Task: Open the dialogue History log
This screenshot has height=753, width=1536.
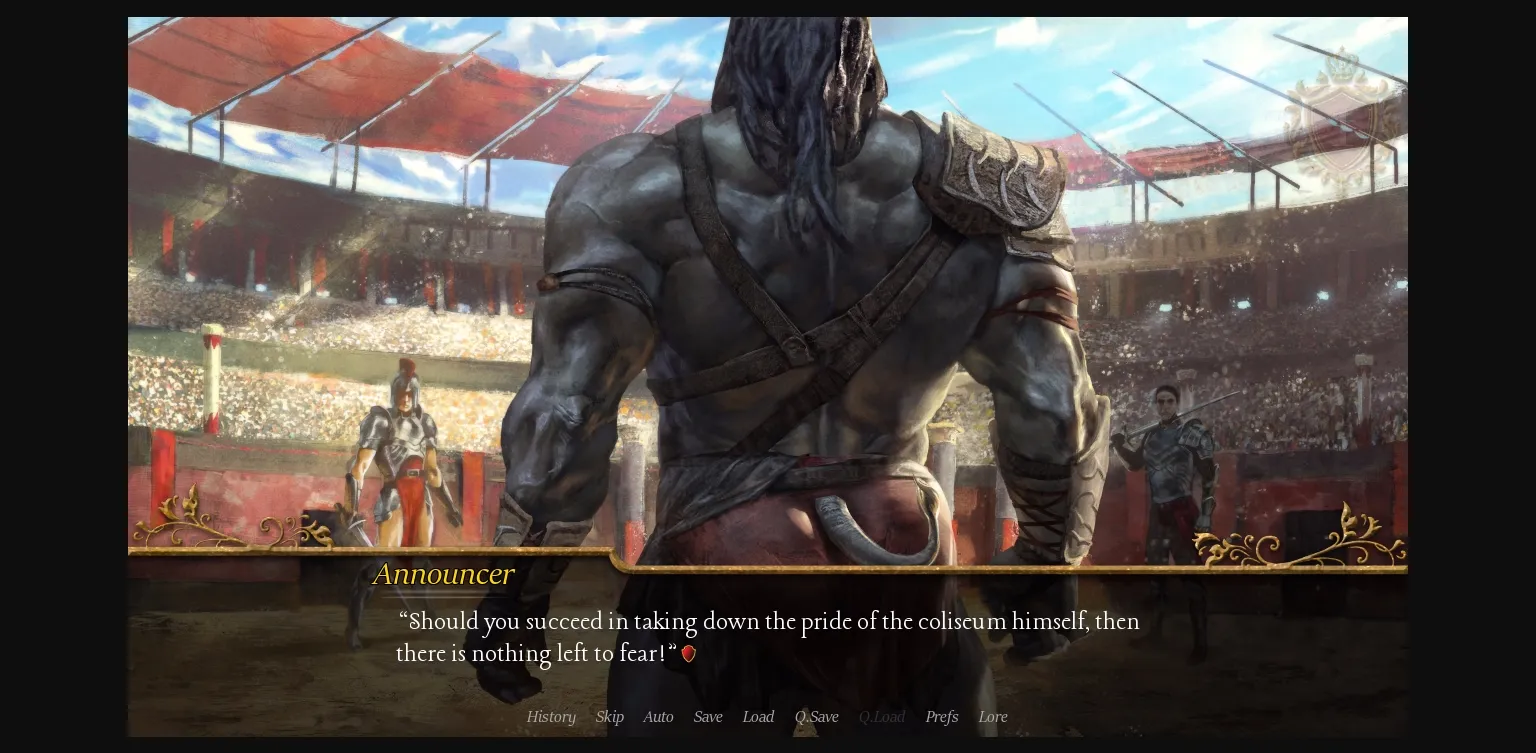Action: tap(551, 717)
